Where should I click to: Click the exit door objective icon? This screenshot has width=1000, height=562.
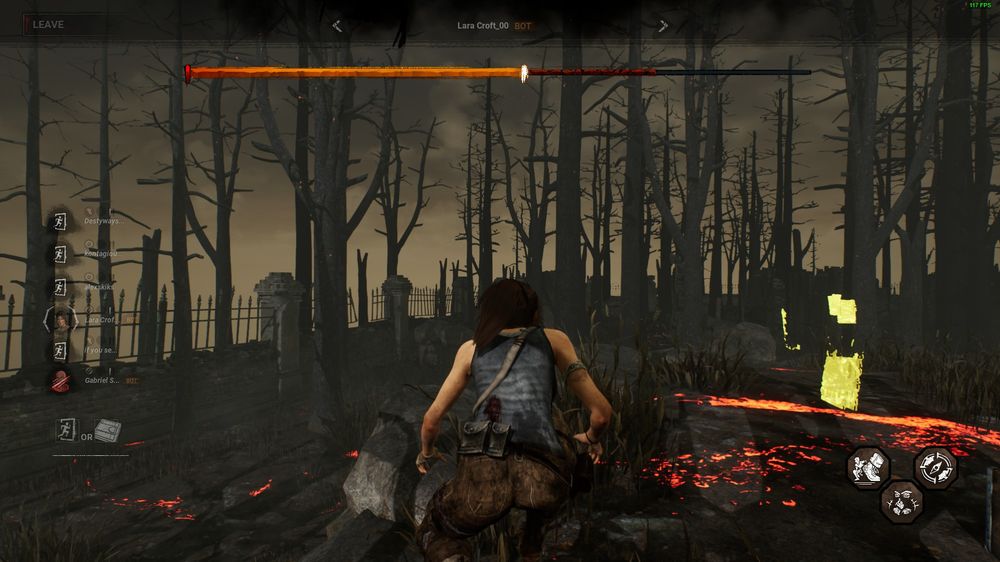click(x=66, y=431)
